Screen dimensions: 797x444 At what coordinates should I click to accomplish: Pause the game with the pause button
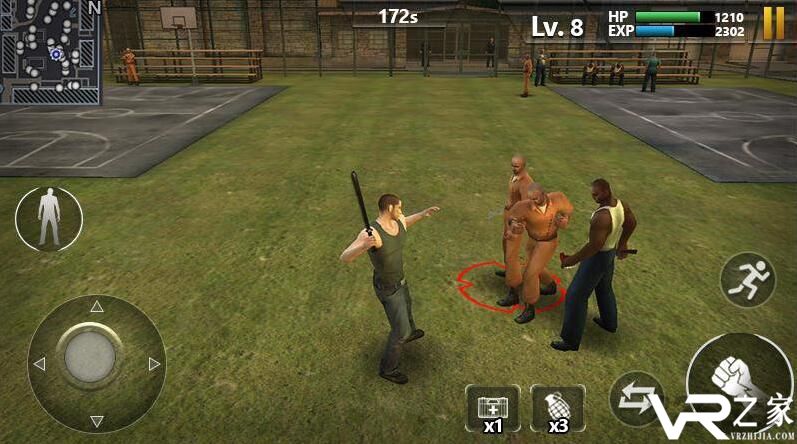tap(774, 23)
